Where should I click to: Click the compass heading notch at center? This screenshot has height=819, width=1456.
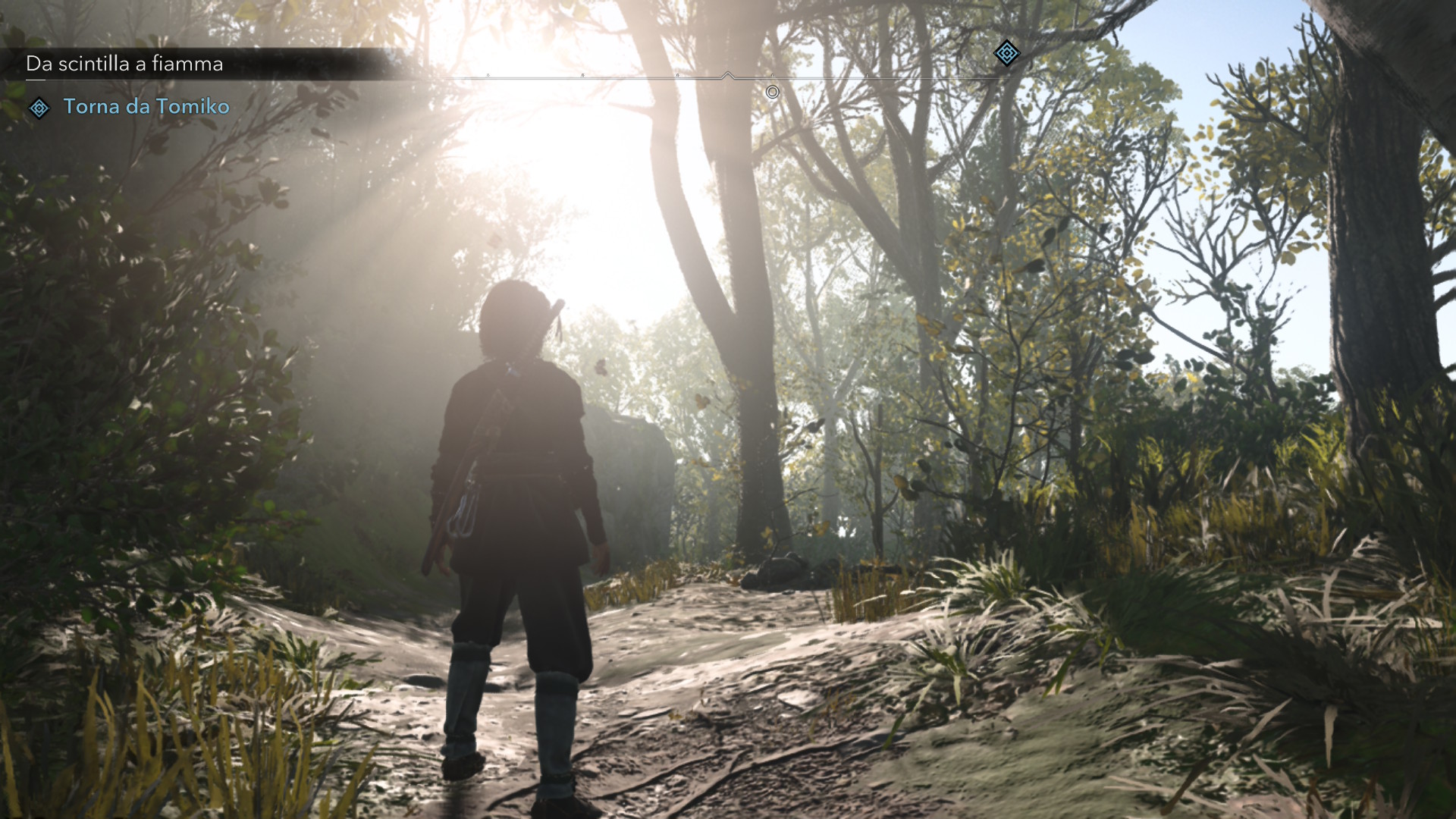point(728,75)
